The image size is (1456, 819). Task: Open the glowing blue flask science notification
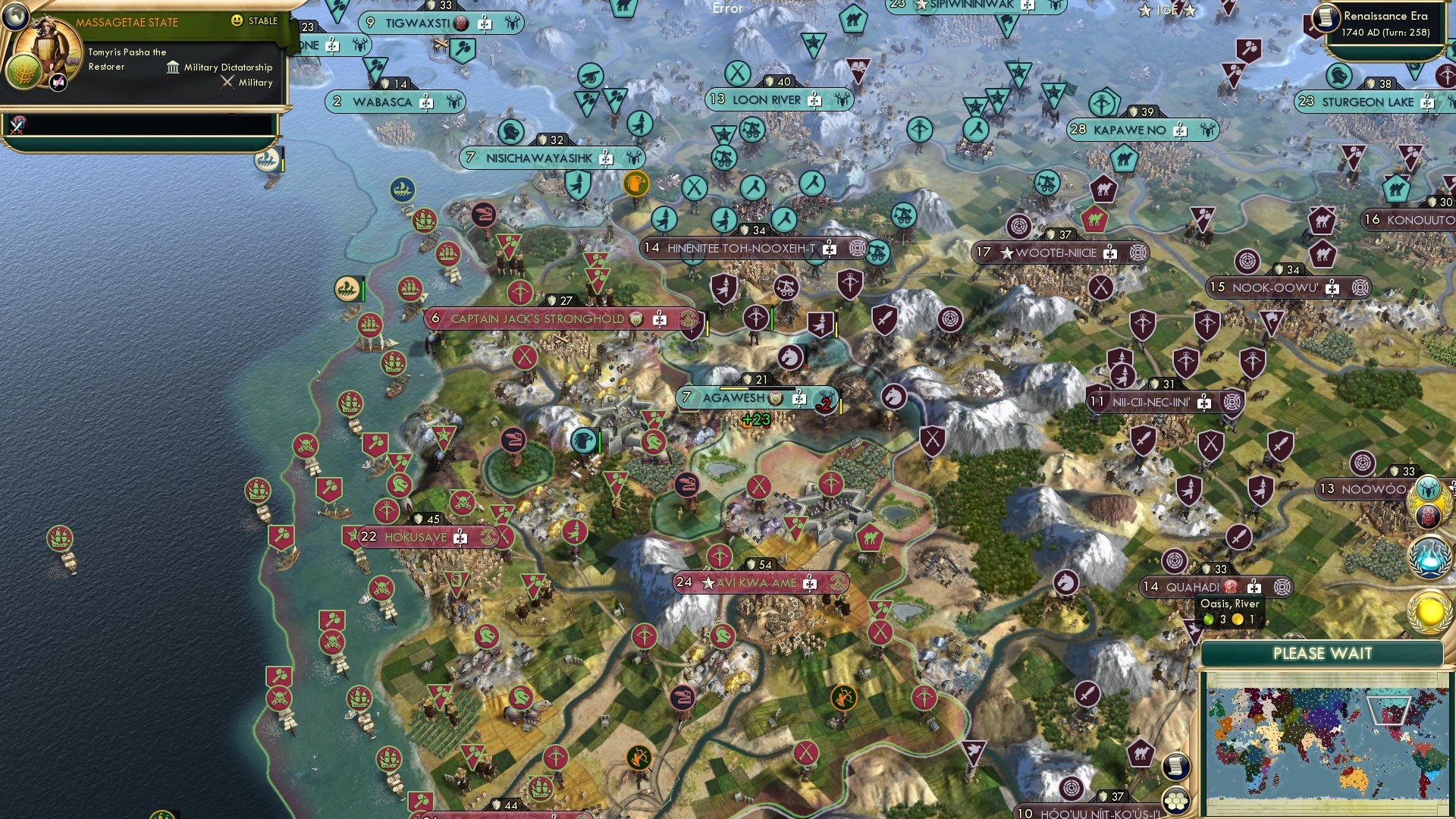(1429, 555)
